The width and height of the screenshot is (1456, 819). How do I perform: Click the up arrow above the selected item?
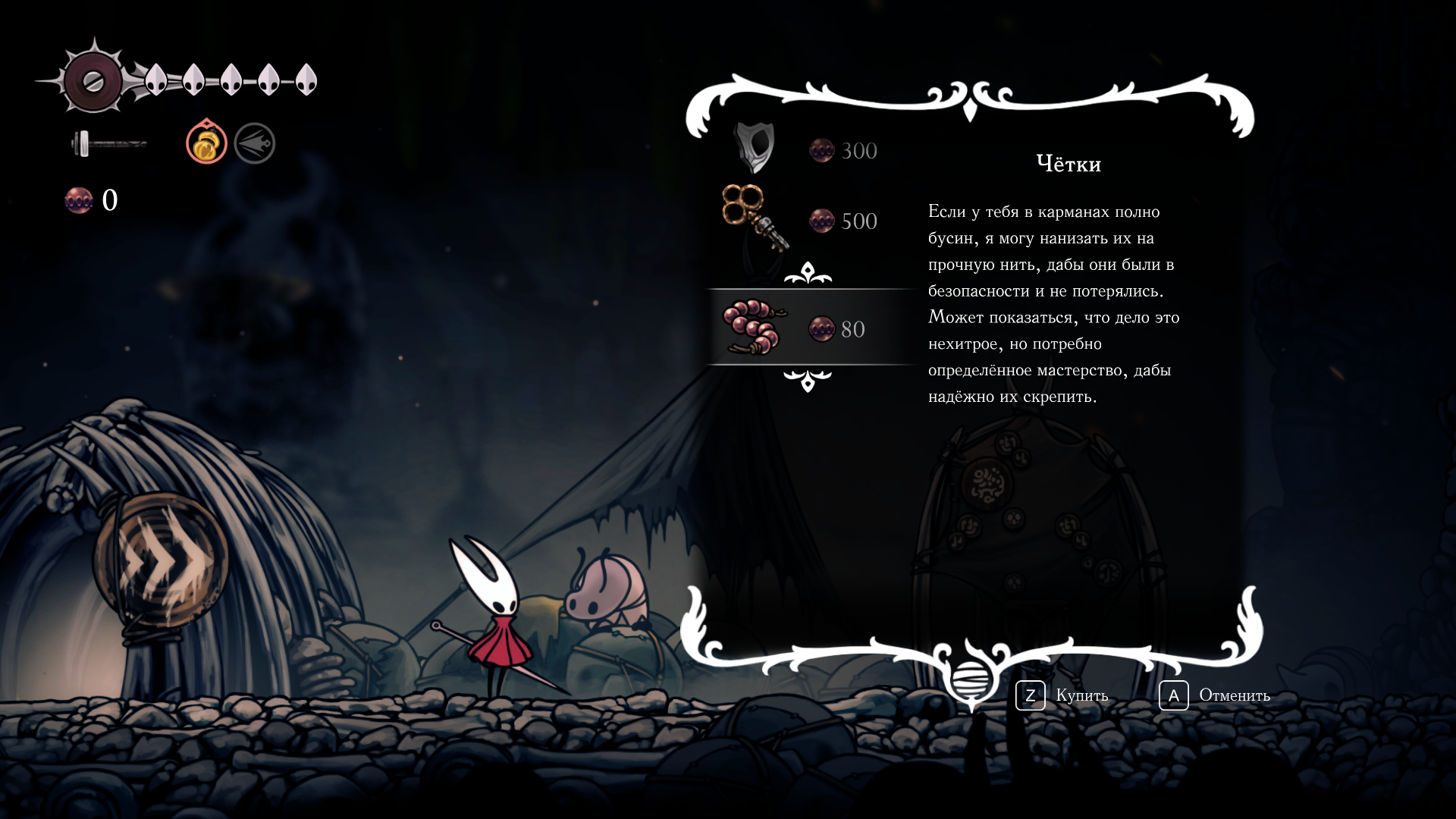[x=808, y=273]
